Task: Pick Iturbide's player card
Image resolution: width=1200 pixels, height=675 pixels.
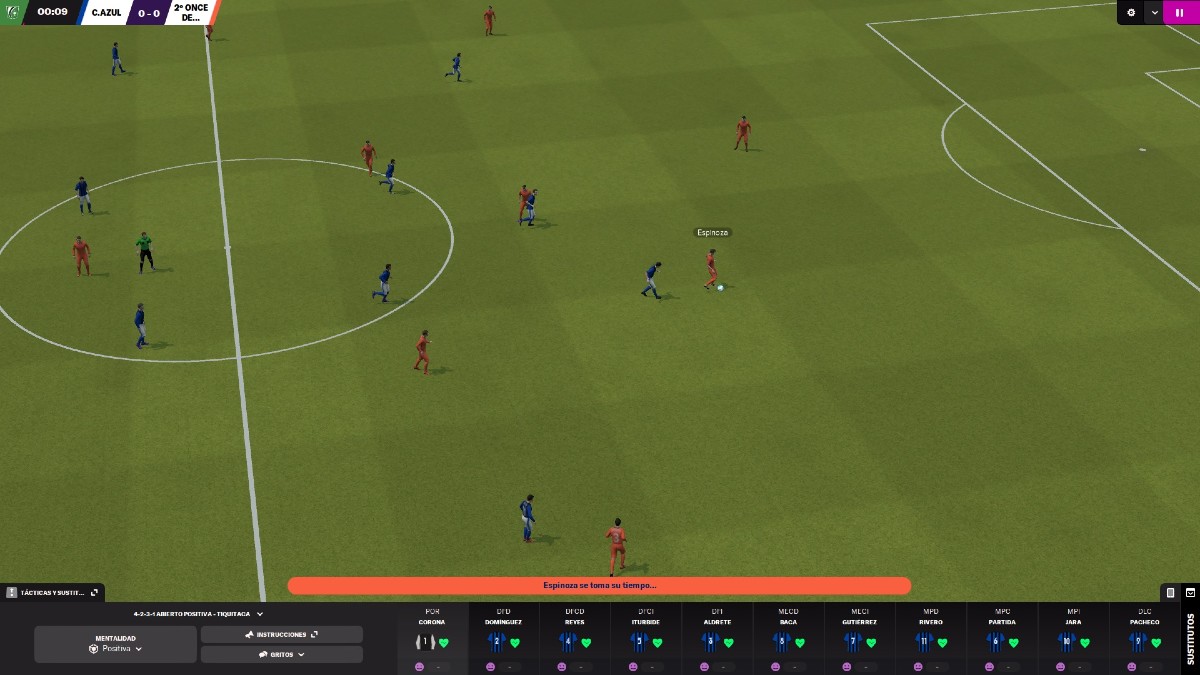Action: coord(646,637)
